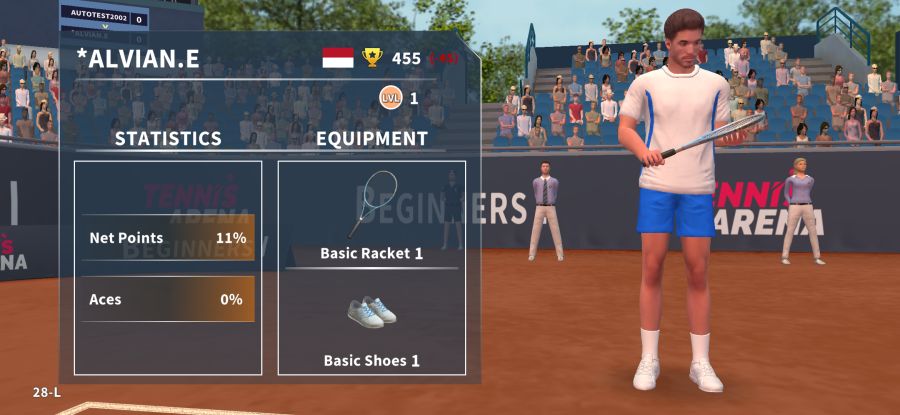Select the Basic Shoes 1 equipment slot
The image size is (900, 415).
372,322
